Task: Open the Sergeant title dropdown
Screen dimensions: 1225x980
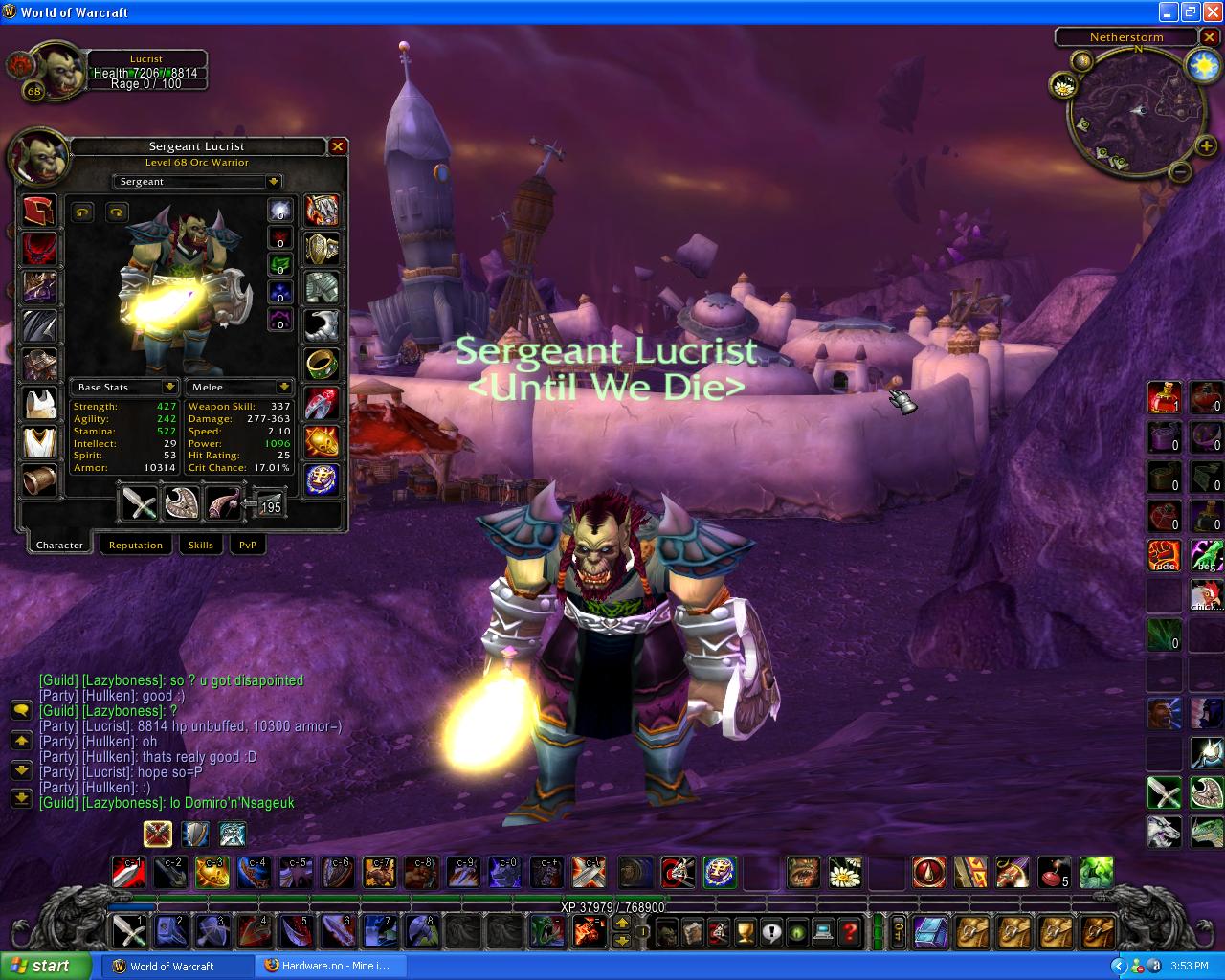Action: pyautogui.click(x=274, y=182)
